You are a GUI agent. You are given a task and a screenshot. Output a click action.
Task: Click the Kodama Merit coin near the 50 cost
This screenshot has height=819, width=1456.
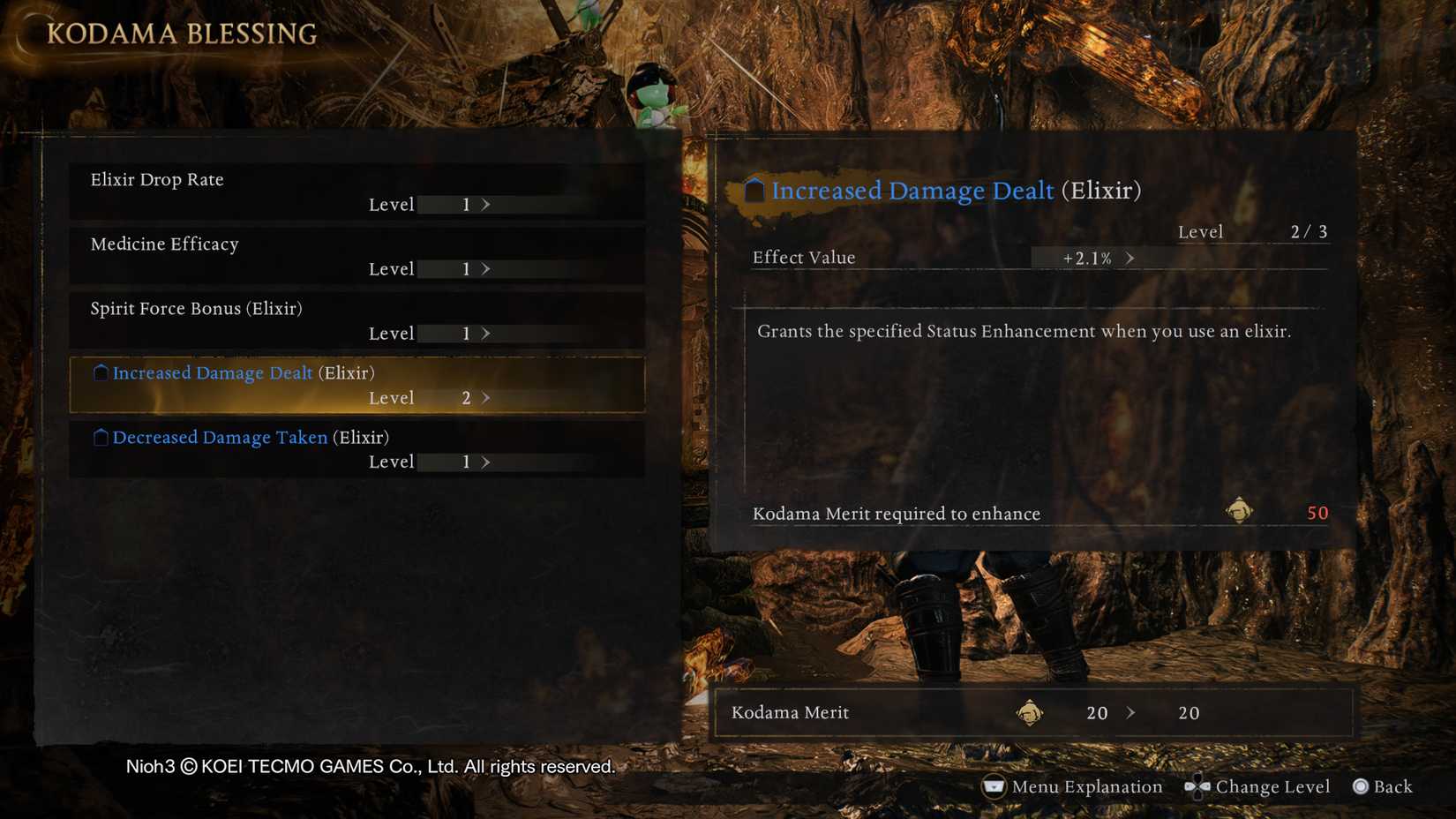point(1241,511)
